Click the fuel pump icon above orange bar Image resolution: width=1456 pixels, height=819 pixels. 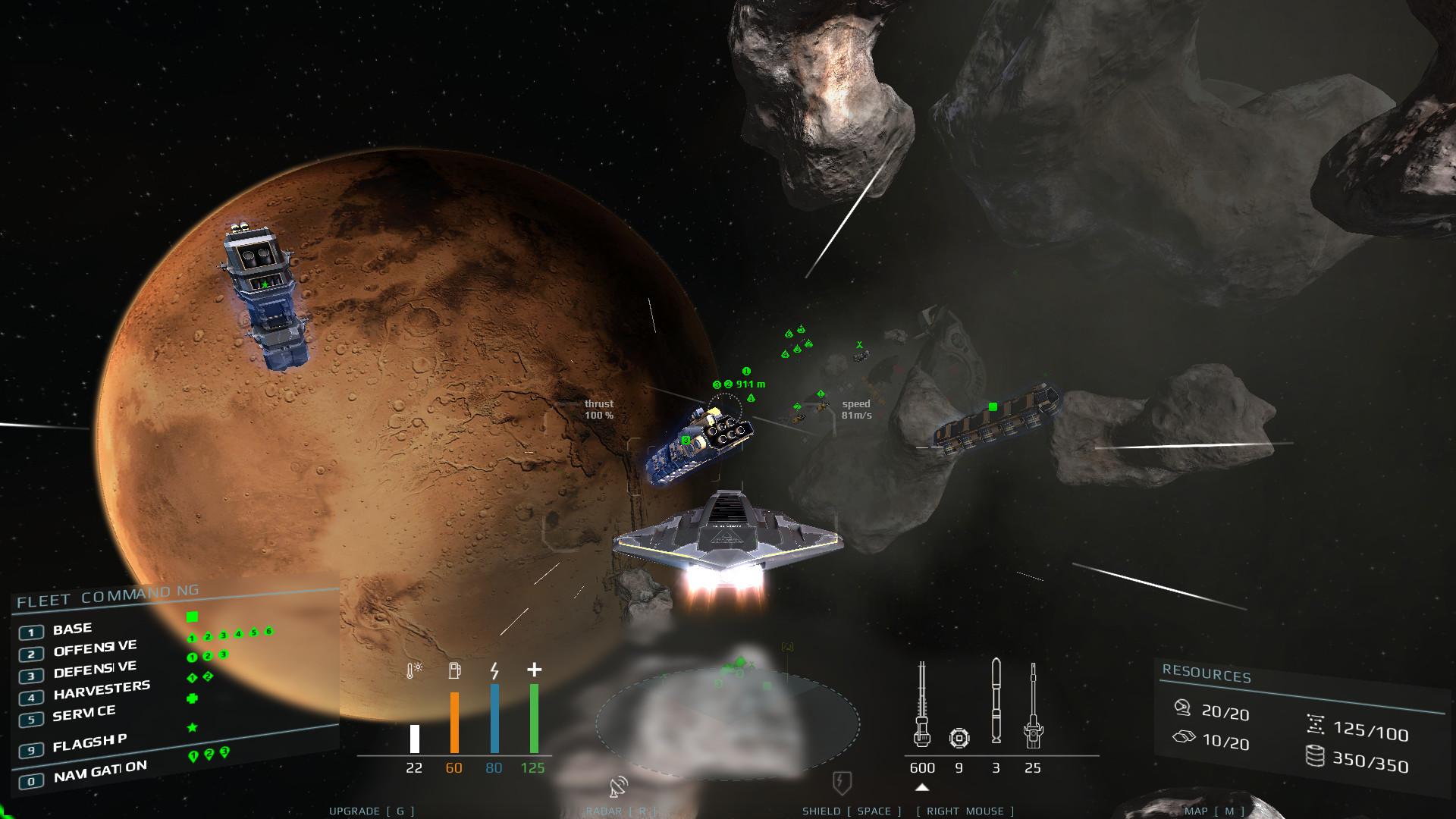[x=455, y=670]
